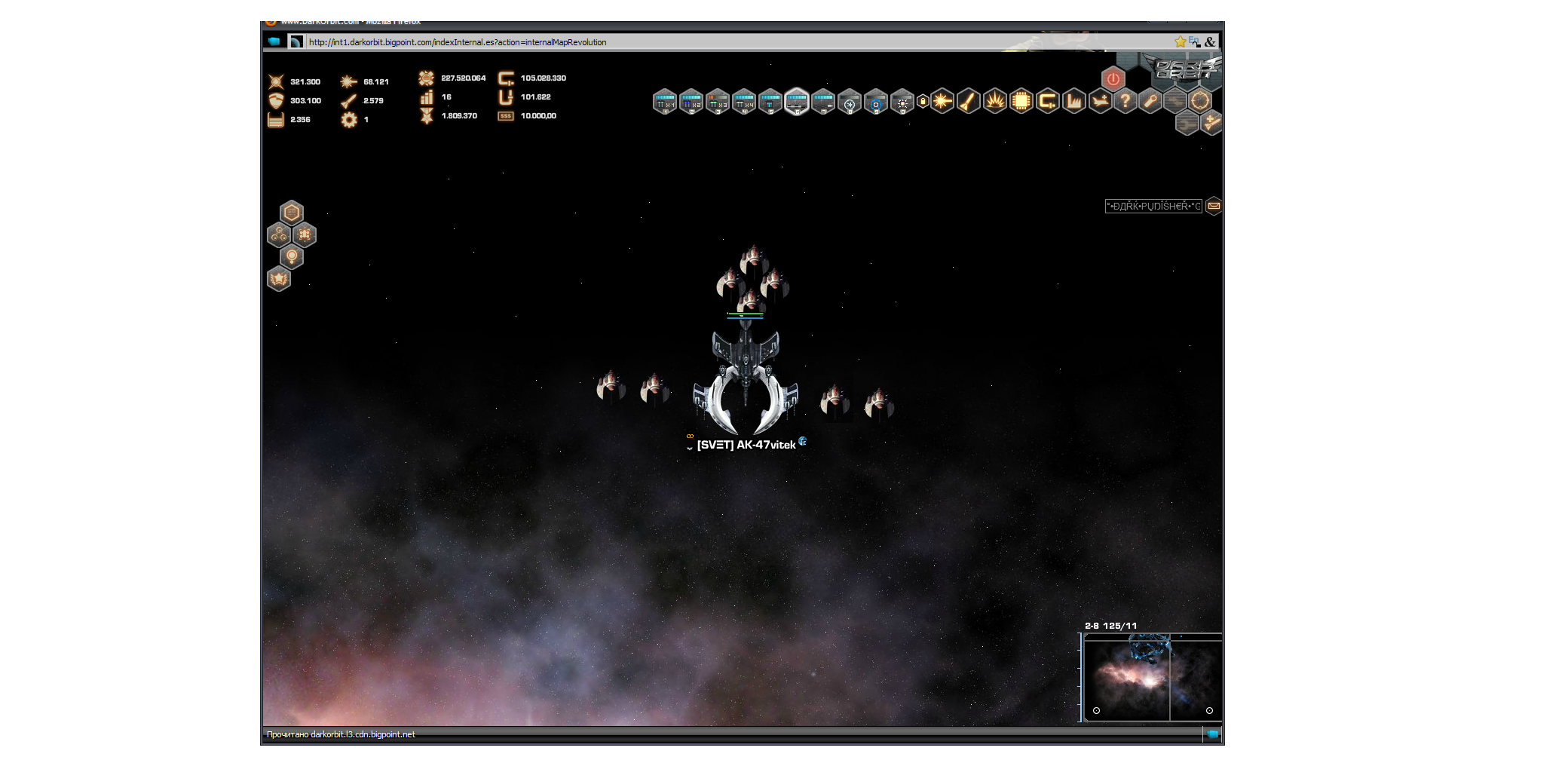The image size is (1568, 772).
Task: Click the three-circles group icon
Action: [x=279, y=235]
